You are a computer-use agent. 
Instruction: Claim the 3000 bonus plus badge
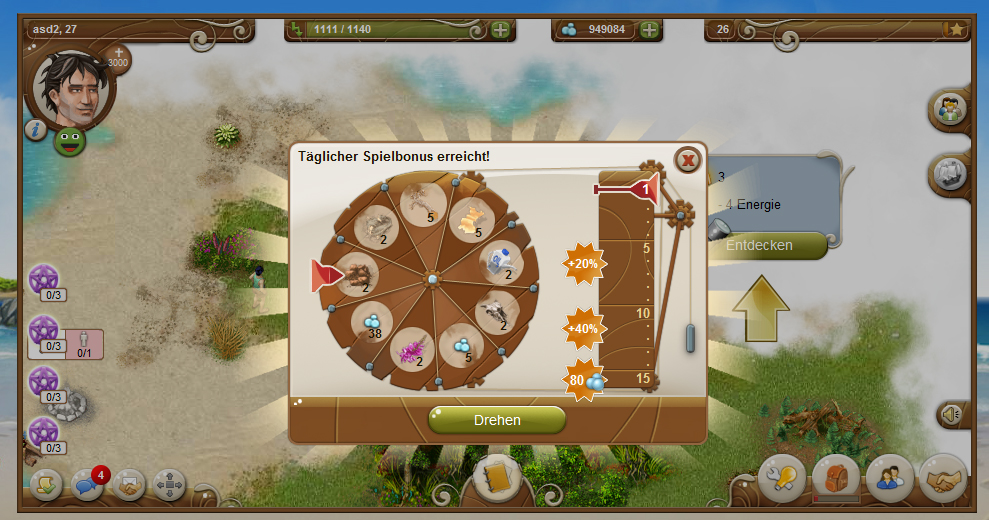(118, 58)
